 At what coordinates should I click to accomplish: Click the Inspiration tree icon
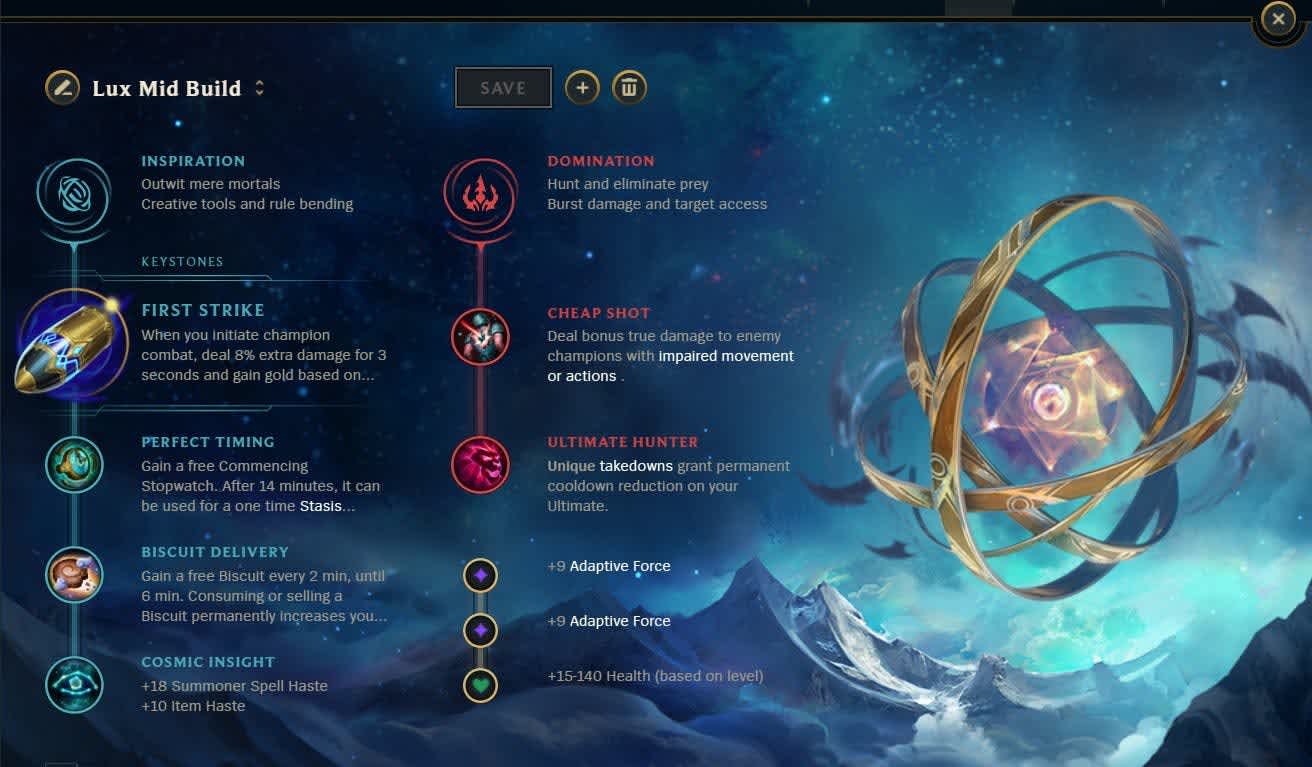[73, 196]
